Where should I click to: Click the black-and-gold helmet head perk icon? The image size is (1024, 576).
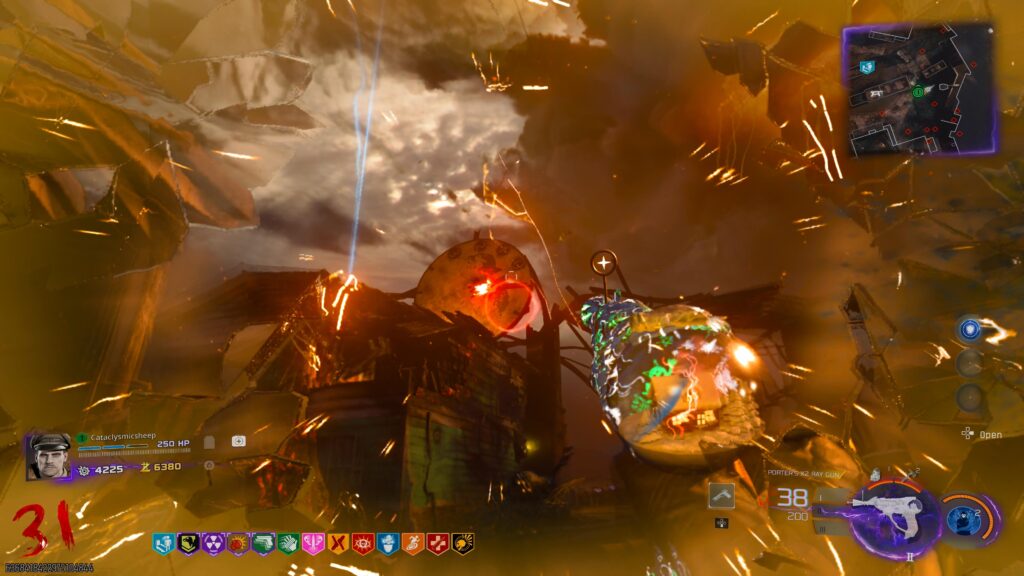(x=187, y=543)
